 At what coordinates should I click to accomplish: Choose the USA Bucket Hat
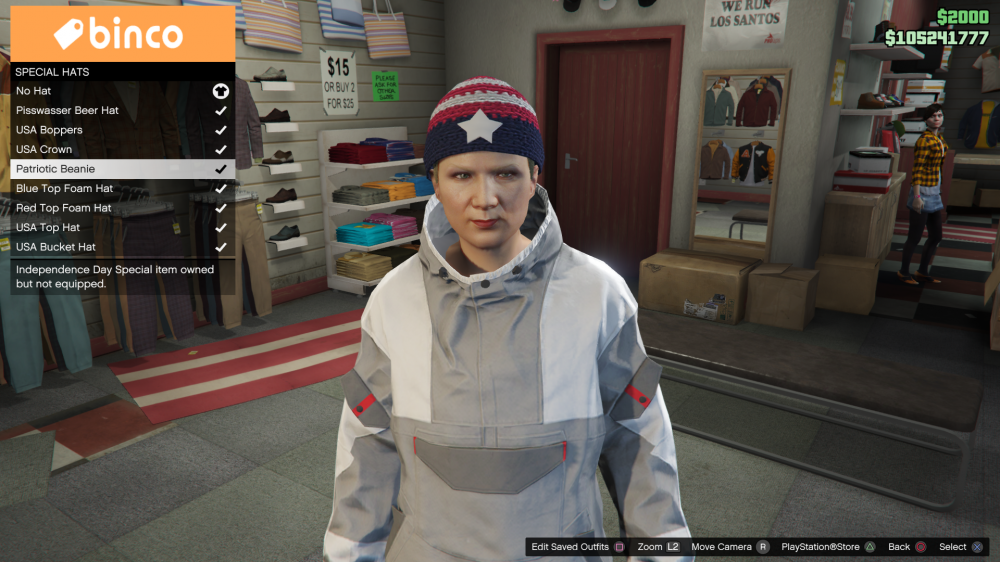coord(56,247)
